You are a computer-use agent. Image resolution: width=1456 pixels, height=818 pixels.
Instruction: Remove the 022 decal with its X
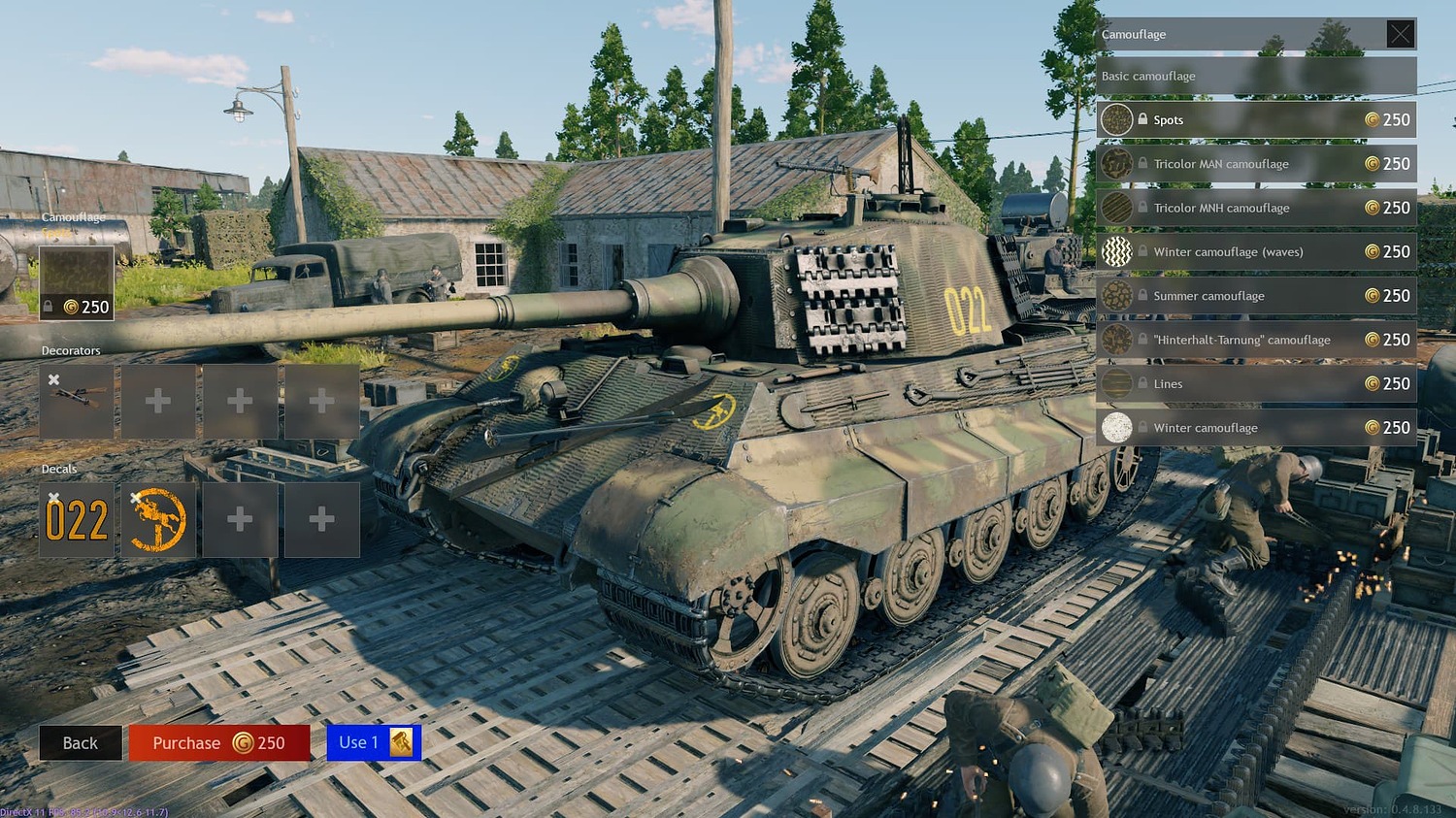pyautogui.click(x=53, y=497)
